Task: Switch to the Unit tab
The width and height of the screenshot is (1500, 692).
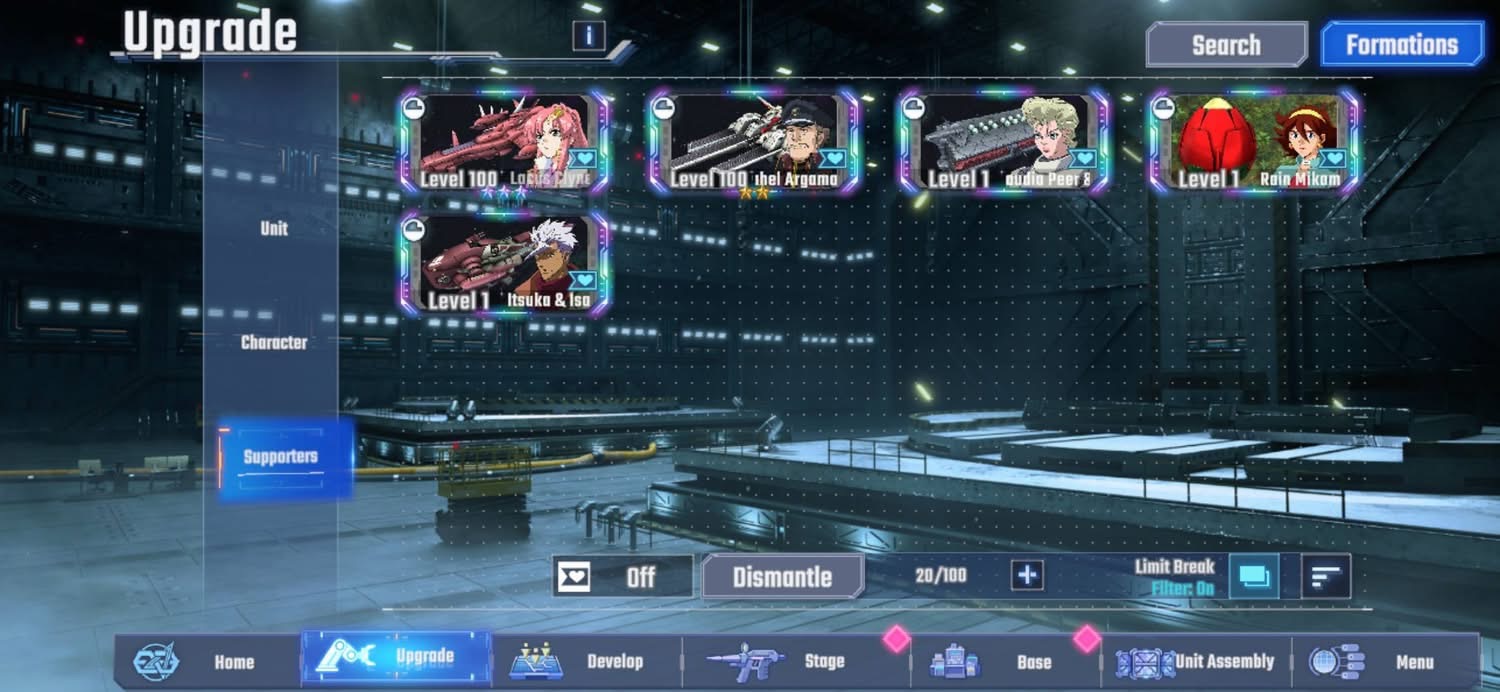Action: click(x=274, y=228)
